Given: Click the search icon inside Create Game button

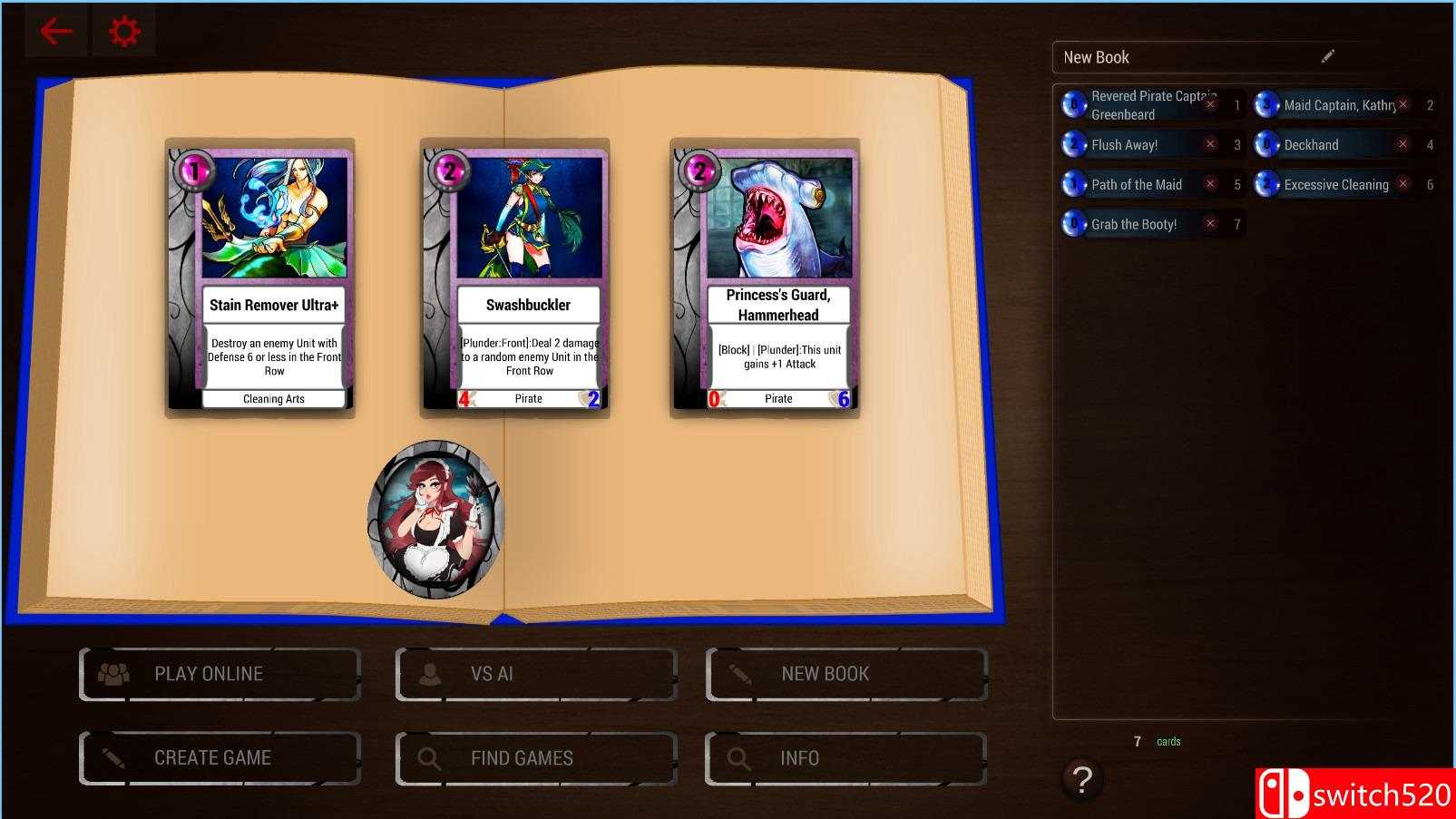Looking at the screenshot, I should pos(112,757).
